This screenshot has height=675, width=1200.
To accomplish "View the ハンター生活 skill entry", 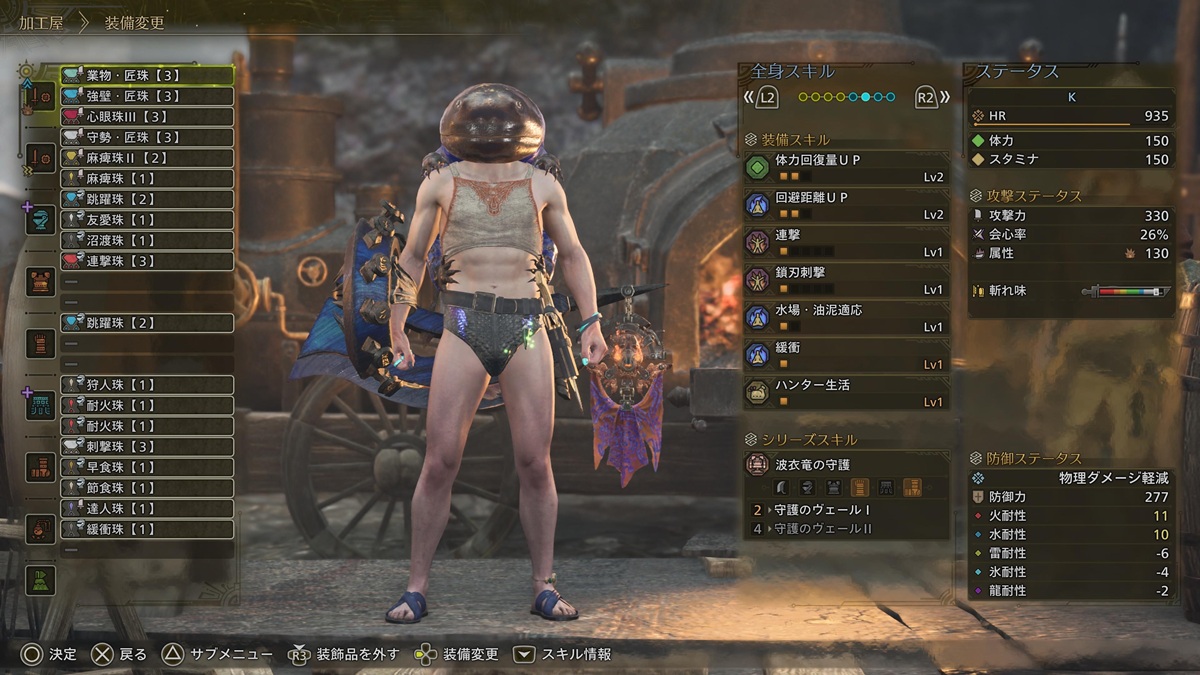I will click(x=846, y=393).
